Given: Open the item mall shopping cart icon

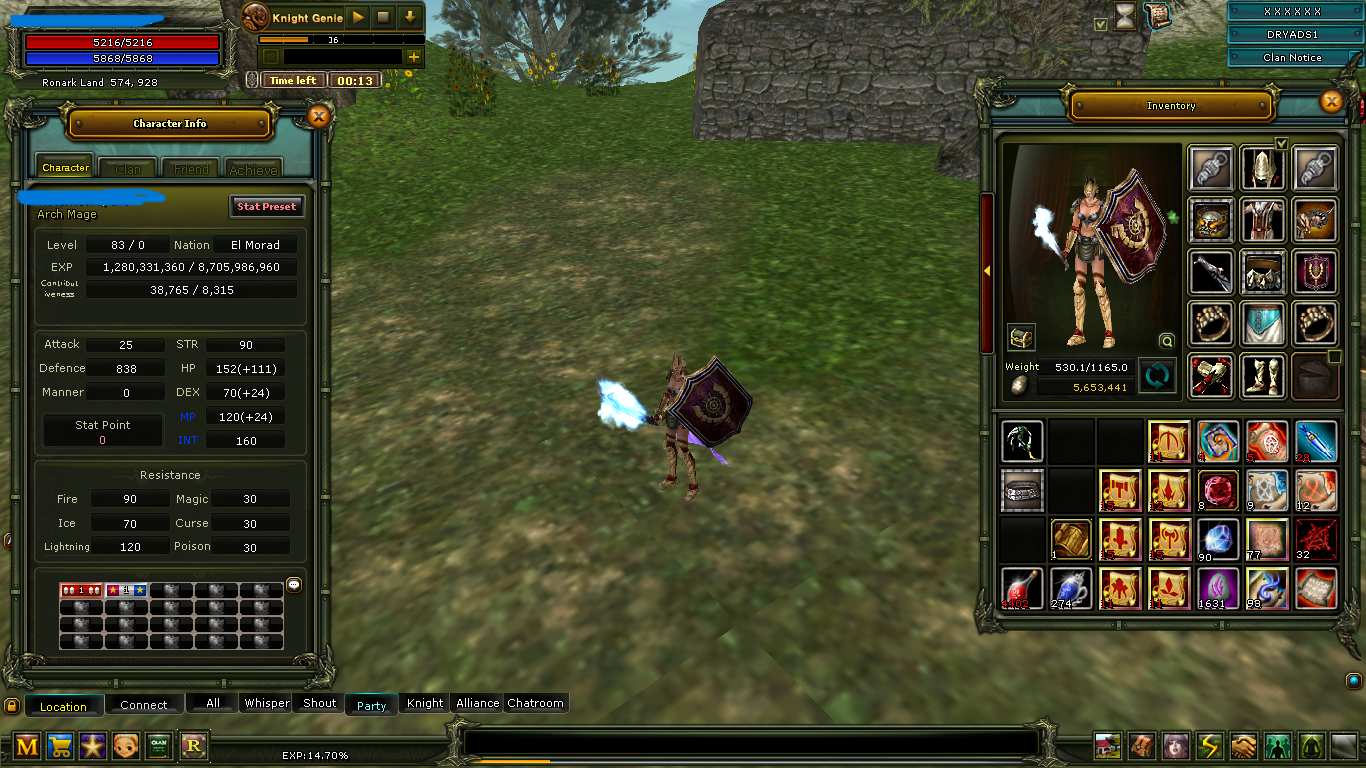Looking at the screenshot, I should coord(60,746).
